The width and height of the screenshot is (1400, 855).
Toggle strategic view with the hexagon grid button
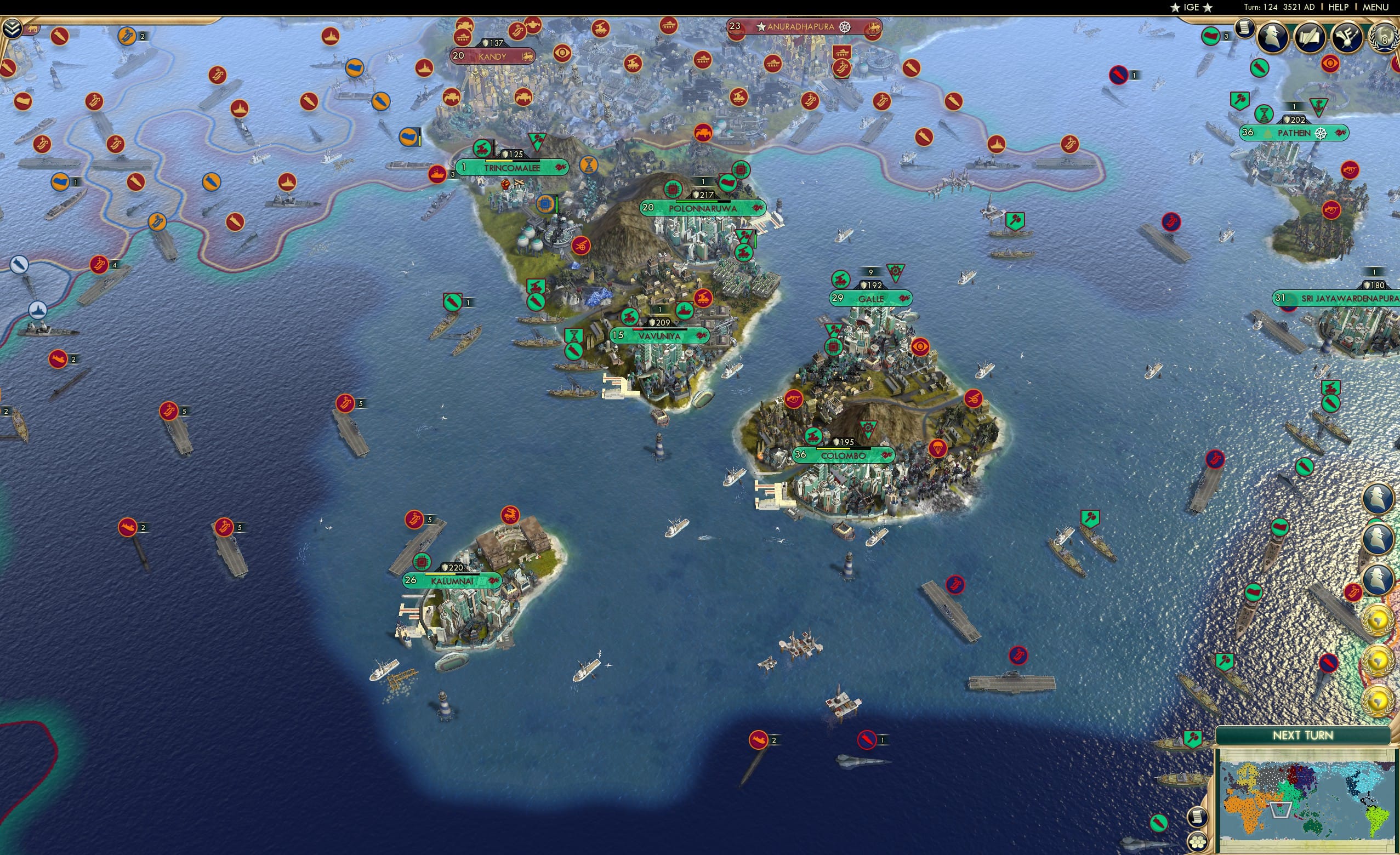click(1198, 842)
